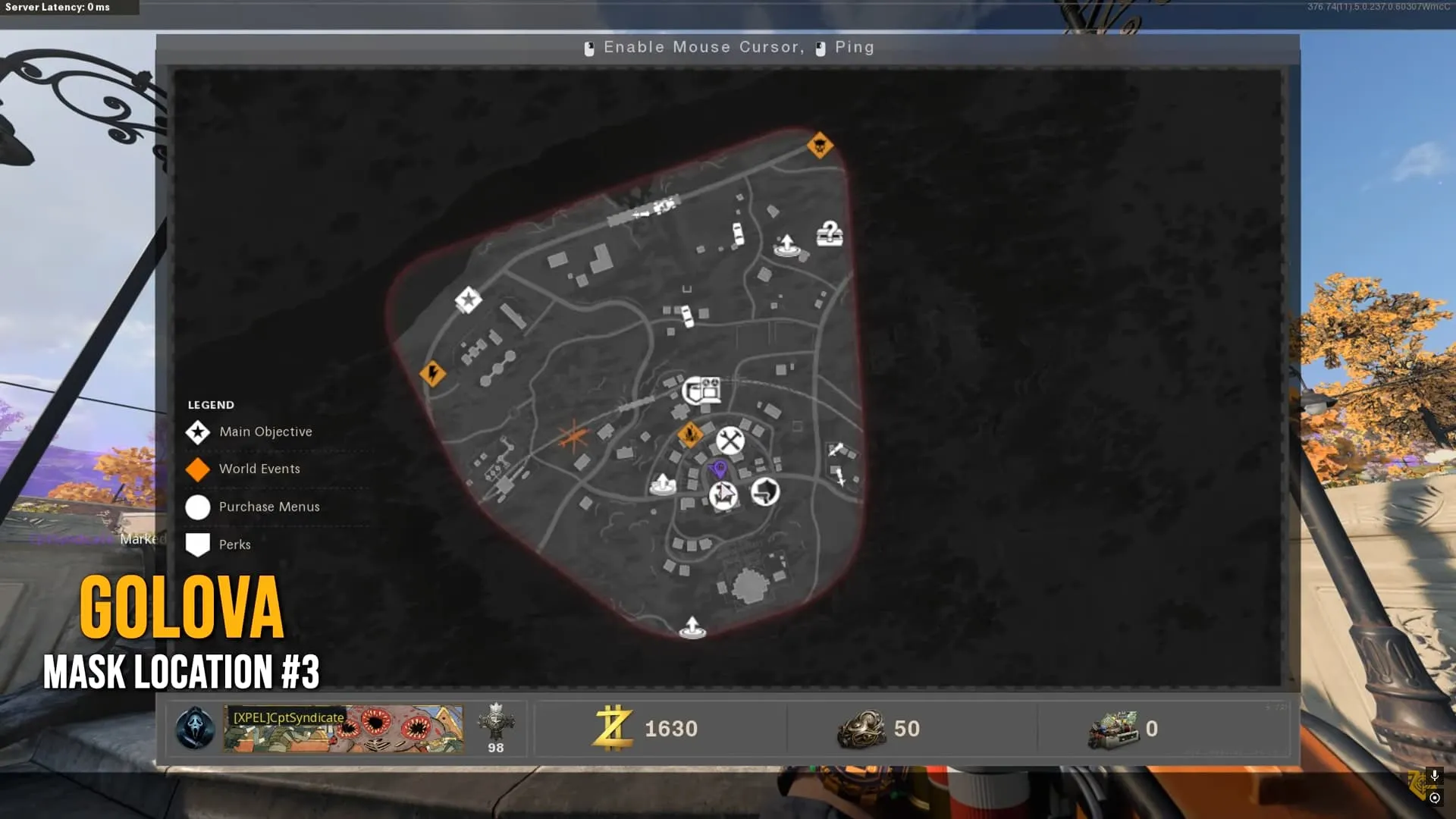Ping the Main Objective star marker on map
Viewport: 1456px width, 819px height.
468,300
